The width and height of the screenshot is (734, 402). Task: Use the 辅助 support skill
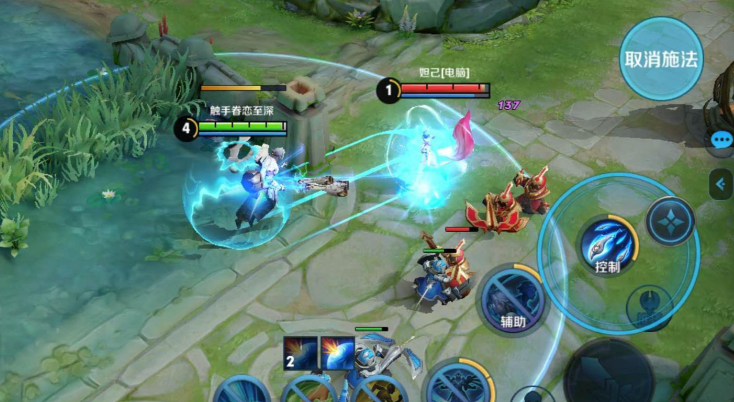(512, 300)
